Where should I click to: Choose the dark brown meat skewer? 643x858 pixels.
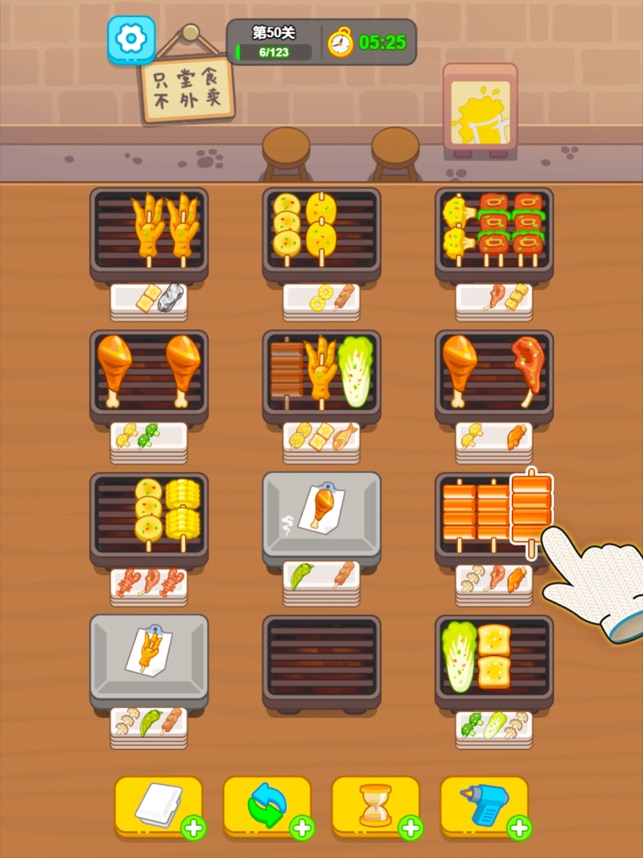(287, 372)
